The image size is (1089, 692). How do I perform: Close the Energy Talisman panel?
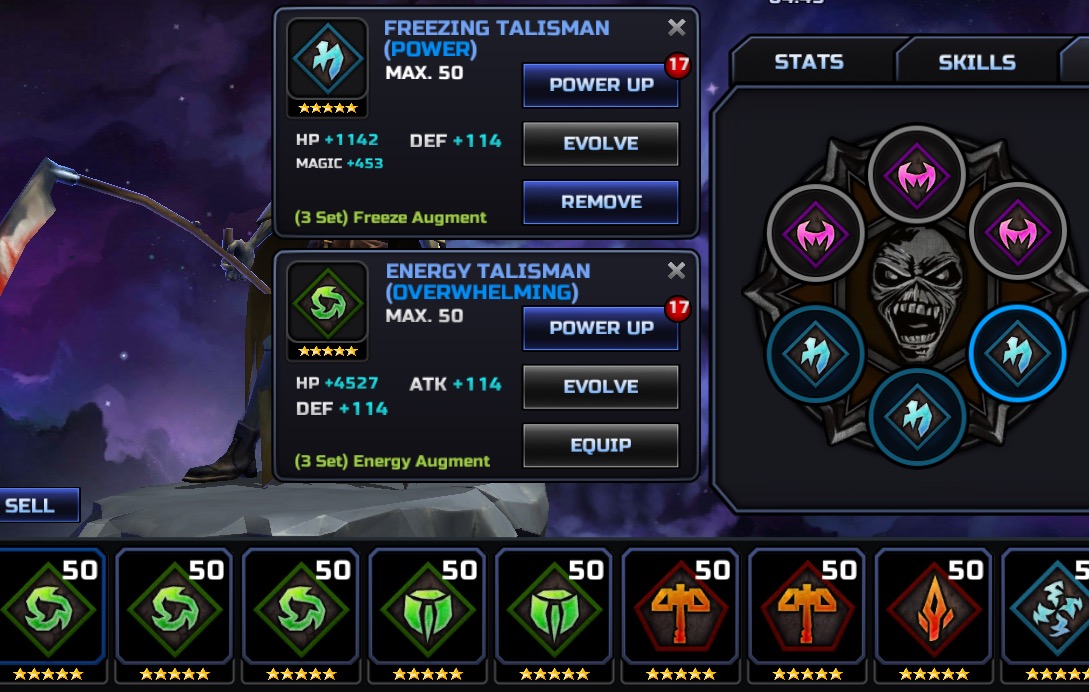tap(677, 271)
